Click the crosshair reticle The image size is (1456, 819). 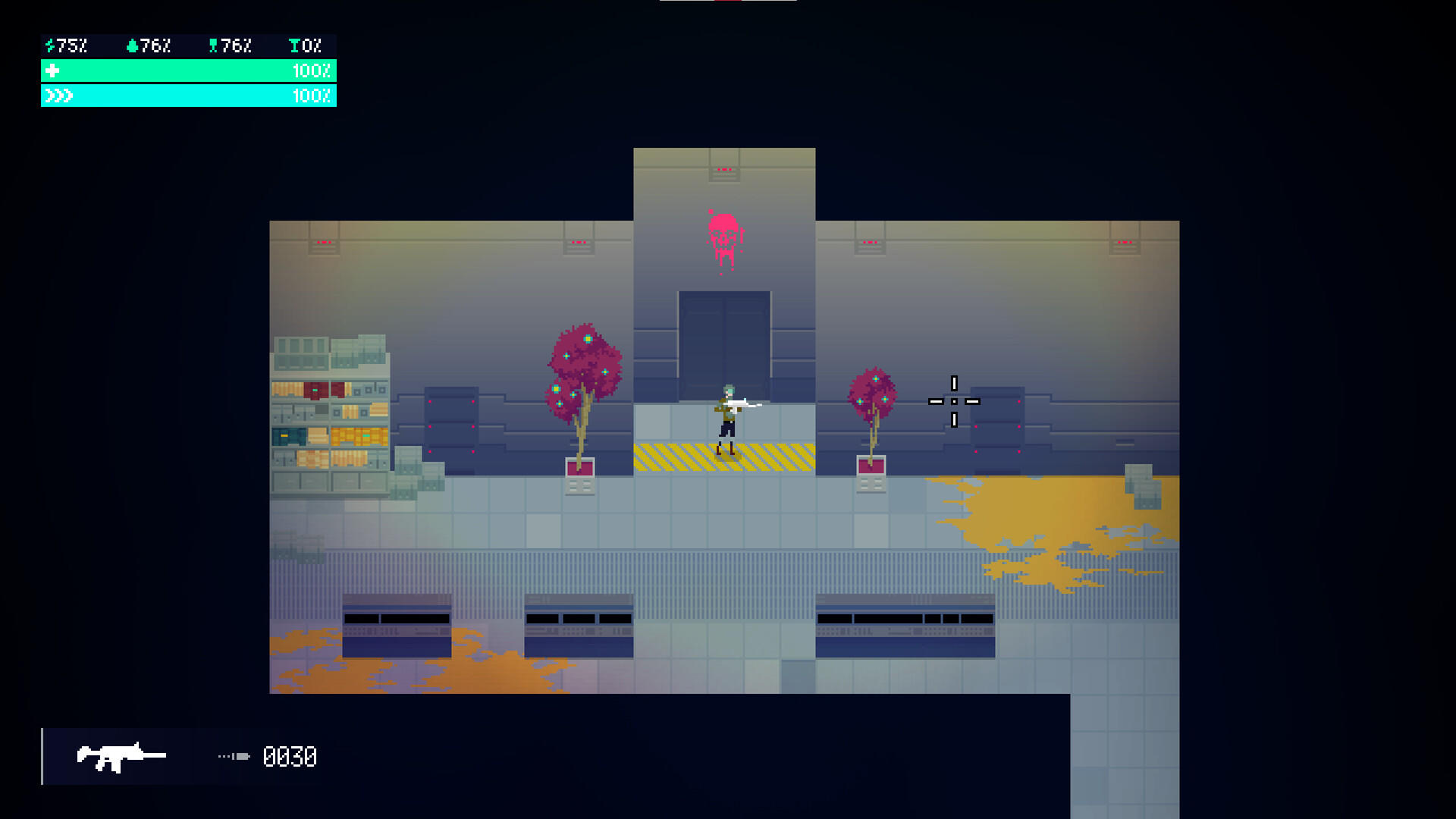(x=952, y=400)
